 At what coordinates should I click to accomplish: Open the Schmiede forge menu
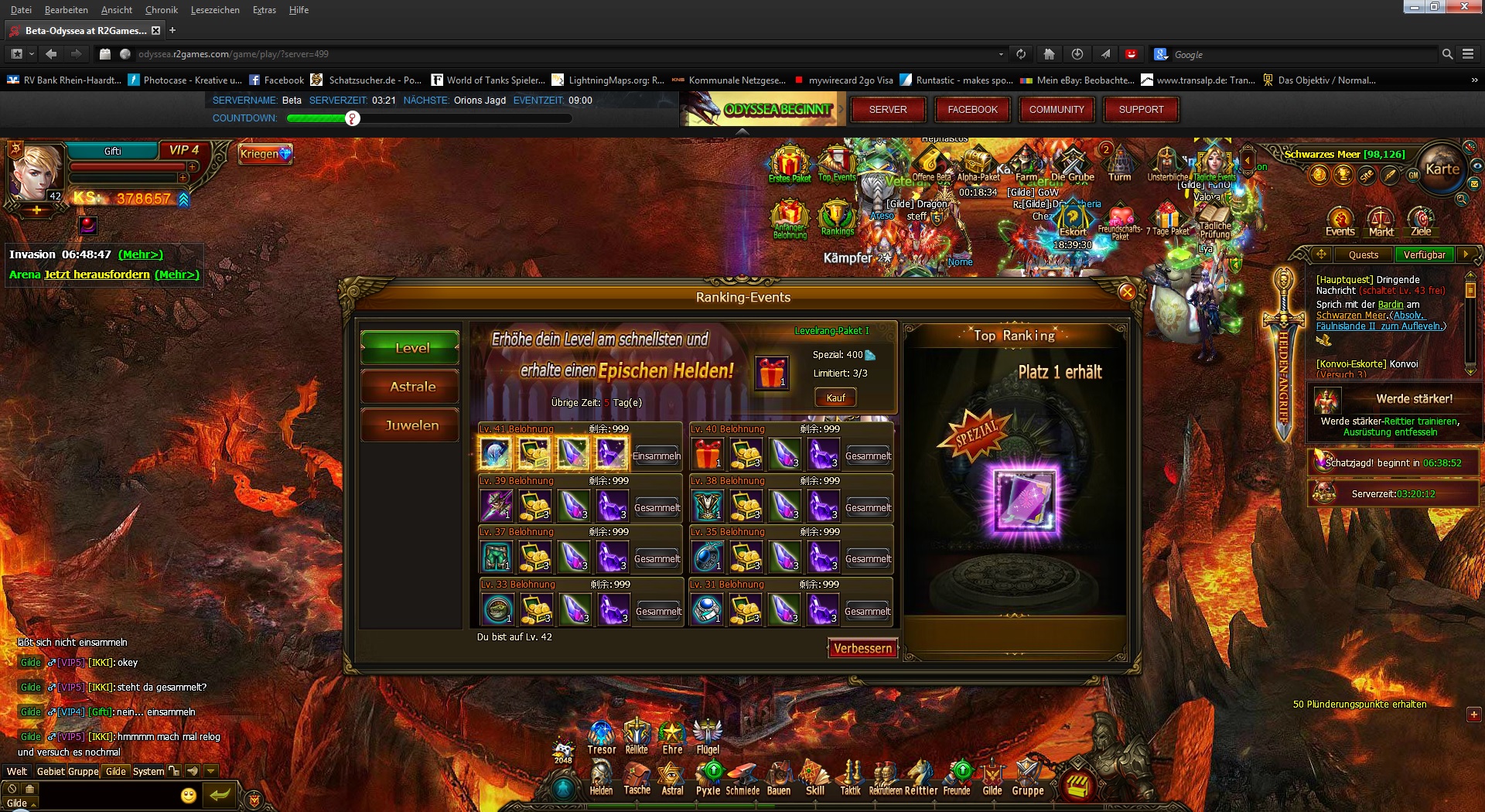click(x=742, y=777)
